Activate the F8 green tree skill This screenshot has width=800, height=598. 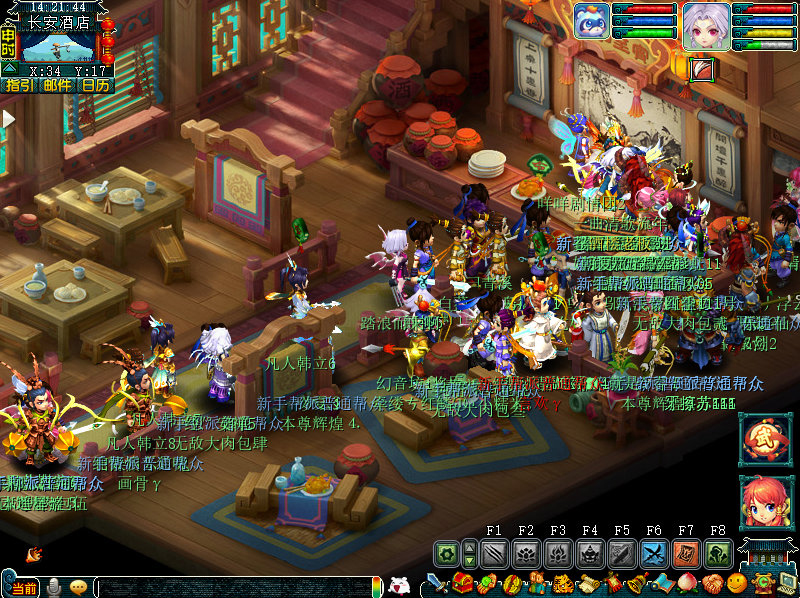pos(718,553)
